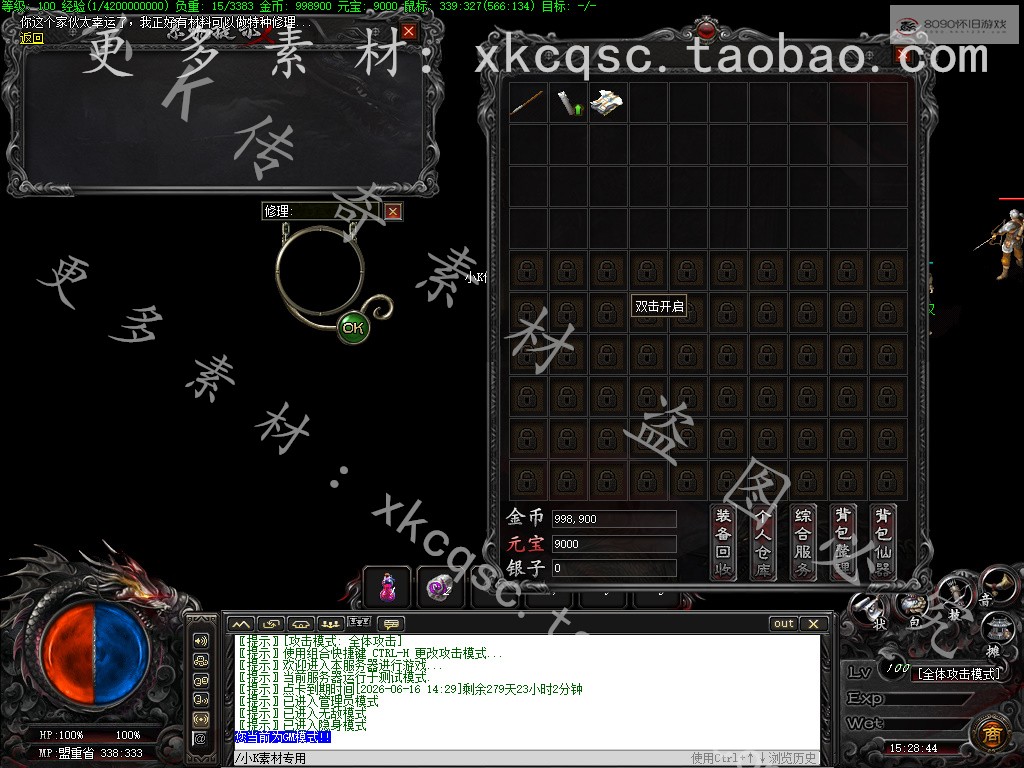This screenshot has height=768, width=1024.
Task: Use the pink potion in the quick slot
Action: (386, 587)
